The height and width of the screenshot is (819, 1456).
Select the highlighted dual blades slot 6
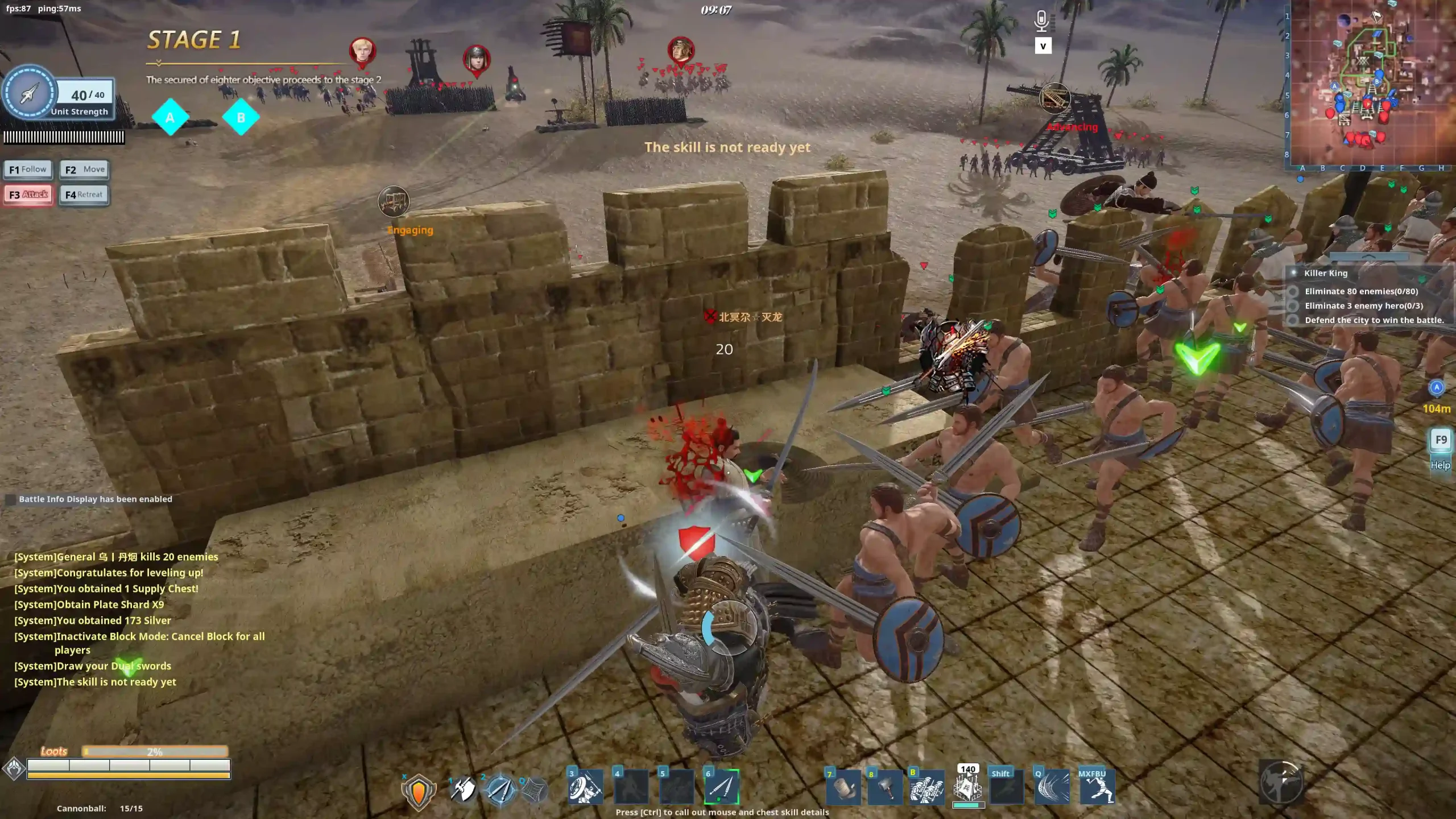click(x=722, y=787)
